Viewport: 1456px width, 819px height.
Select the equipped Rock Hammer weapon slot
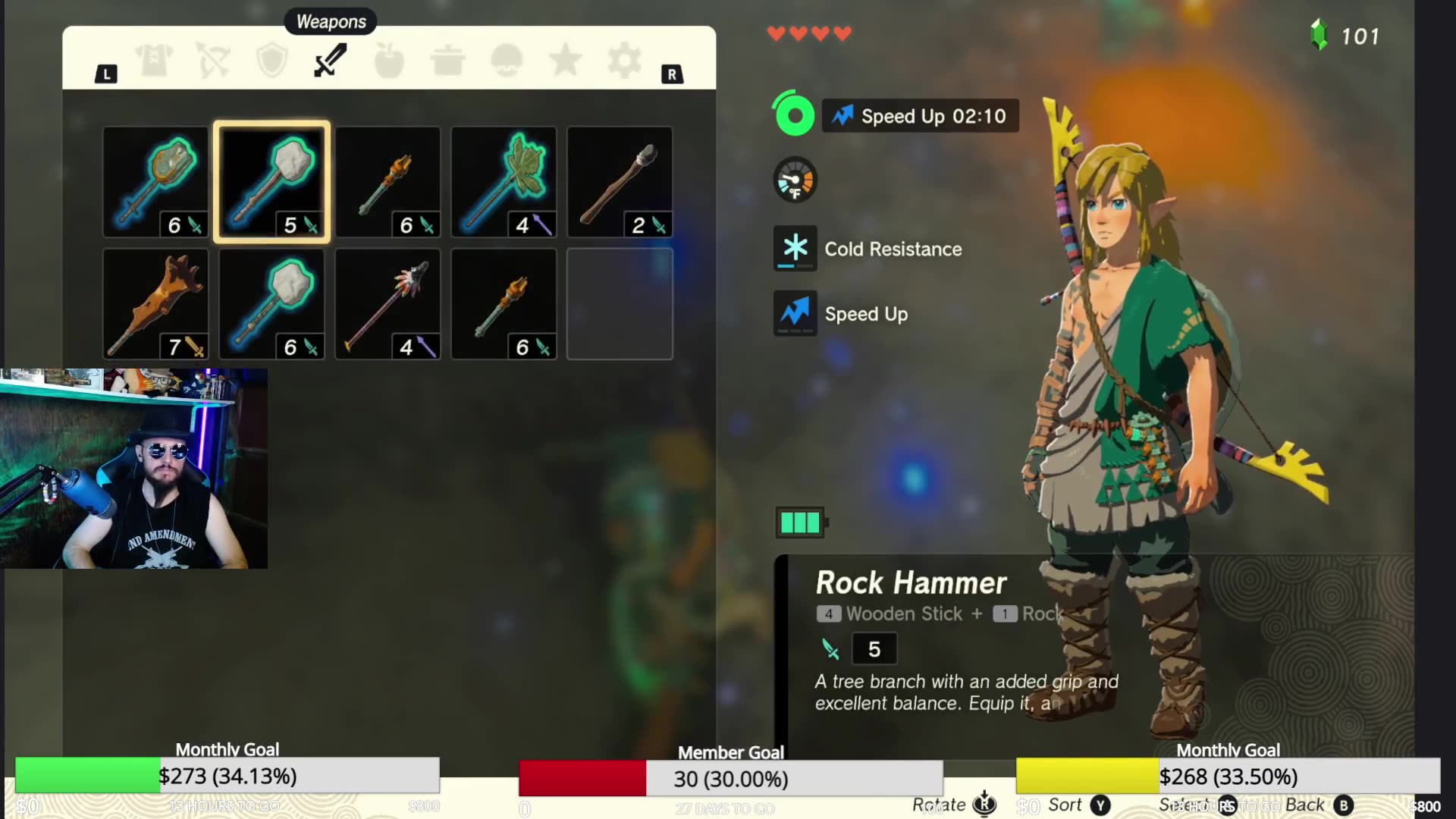pos(271,182)
